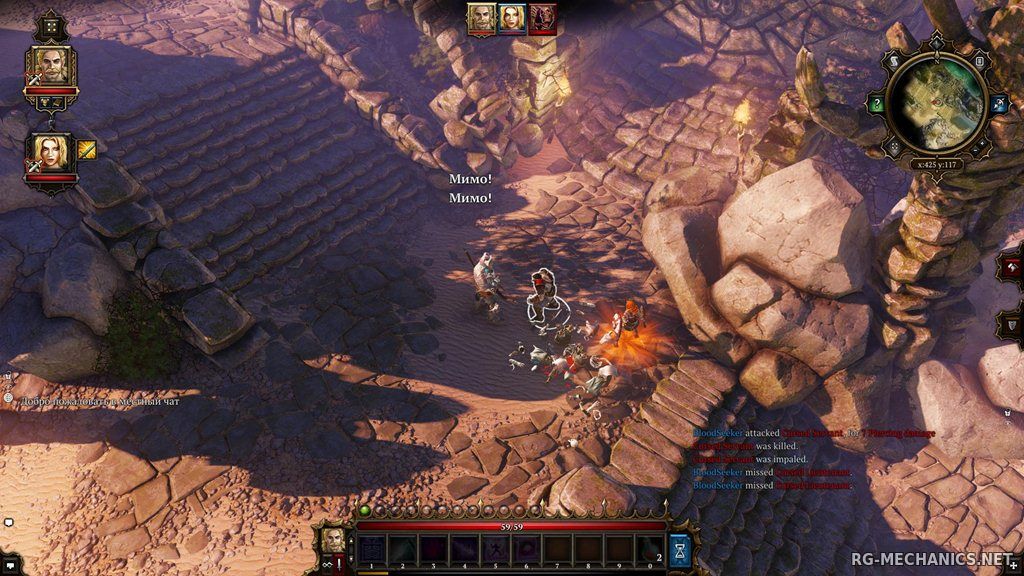This screenshot has width=1024, height=576.
Task: Select first portrait in turn order bar
Action: (x=483, y=18)
